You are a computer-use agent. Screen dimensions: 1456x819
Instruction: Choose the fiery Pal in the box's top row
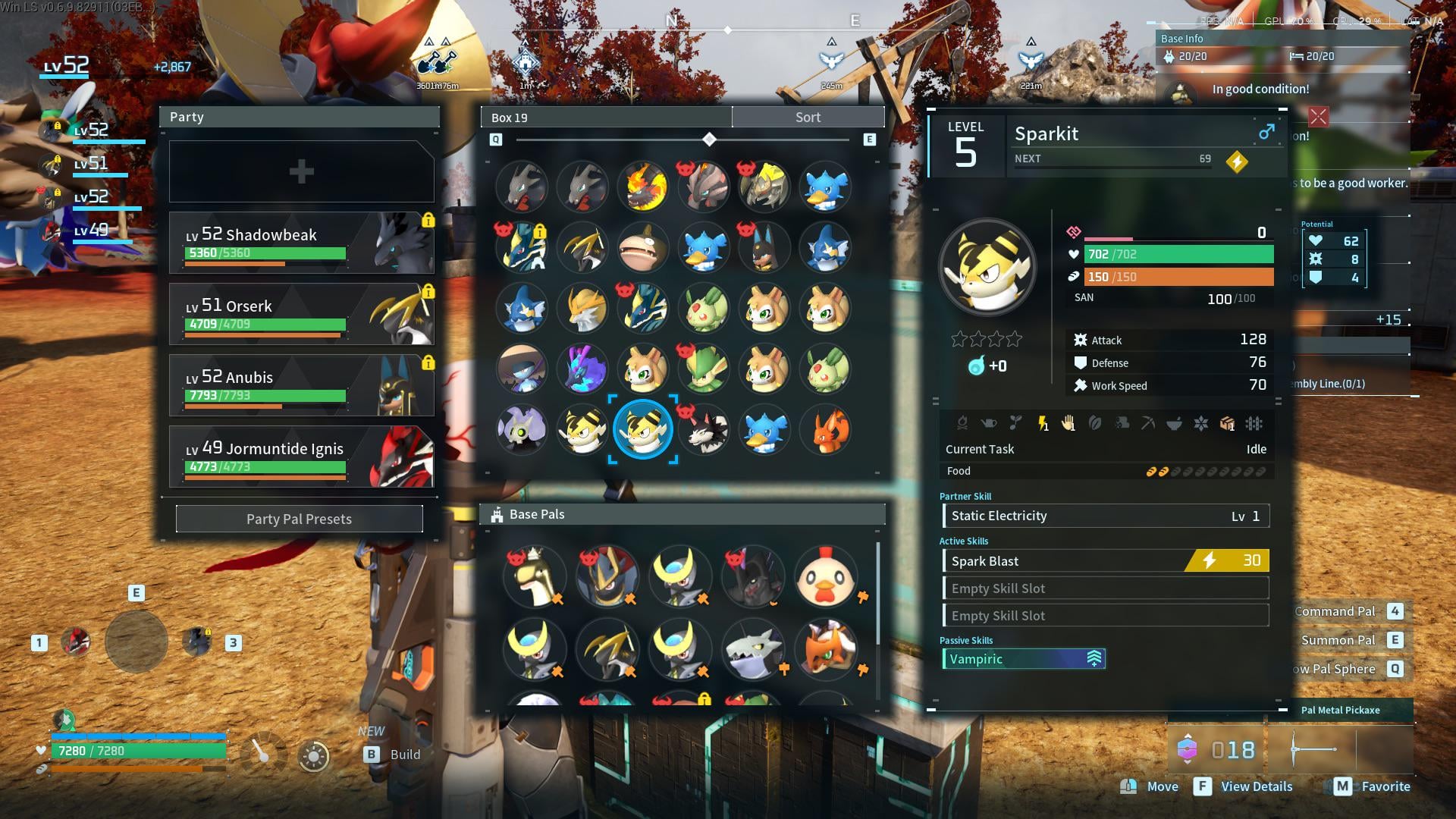pos(643,187)
